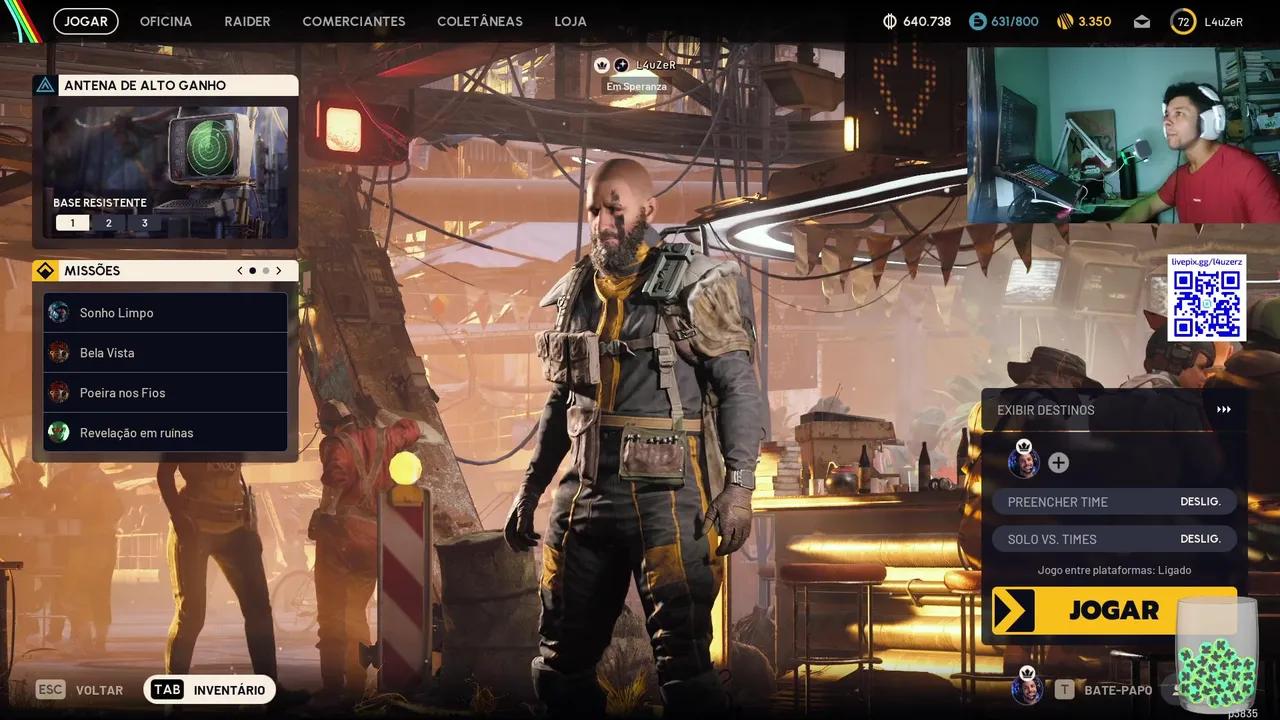Switch to the Raider tab

(x=247, y=21)
